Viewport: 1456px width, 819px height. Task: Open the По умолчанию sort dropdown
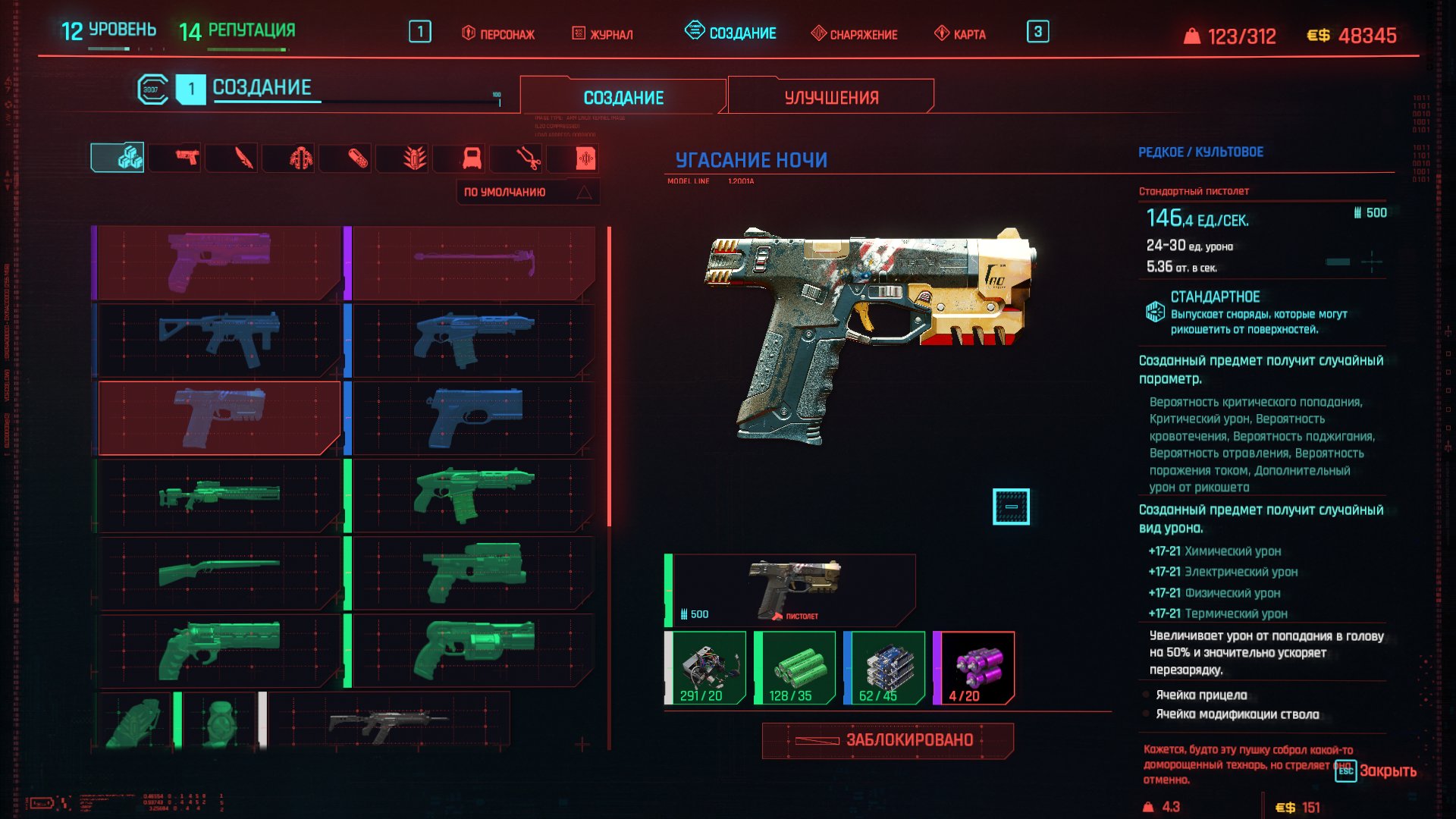[x=527, y=193]
